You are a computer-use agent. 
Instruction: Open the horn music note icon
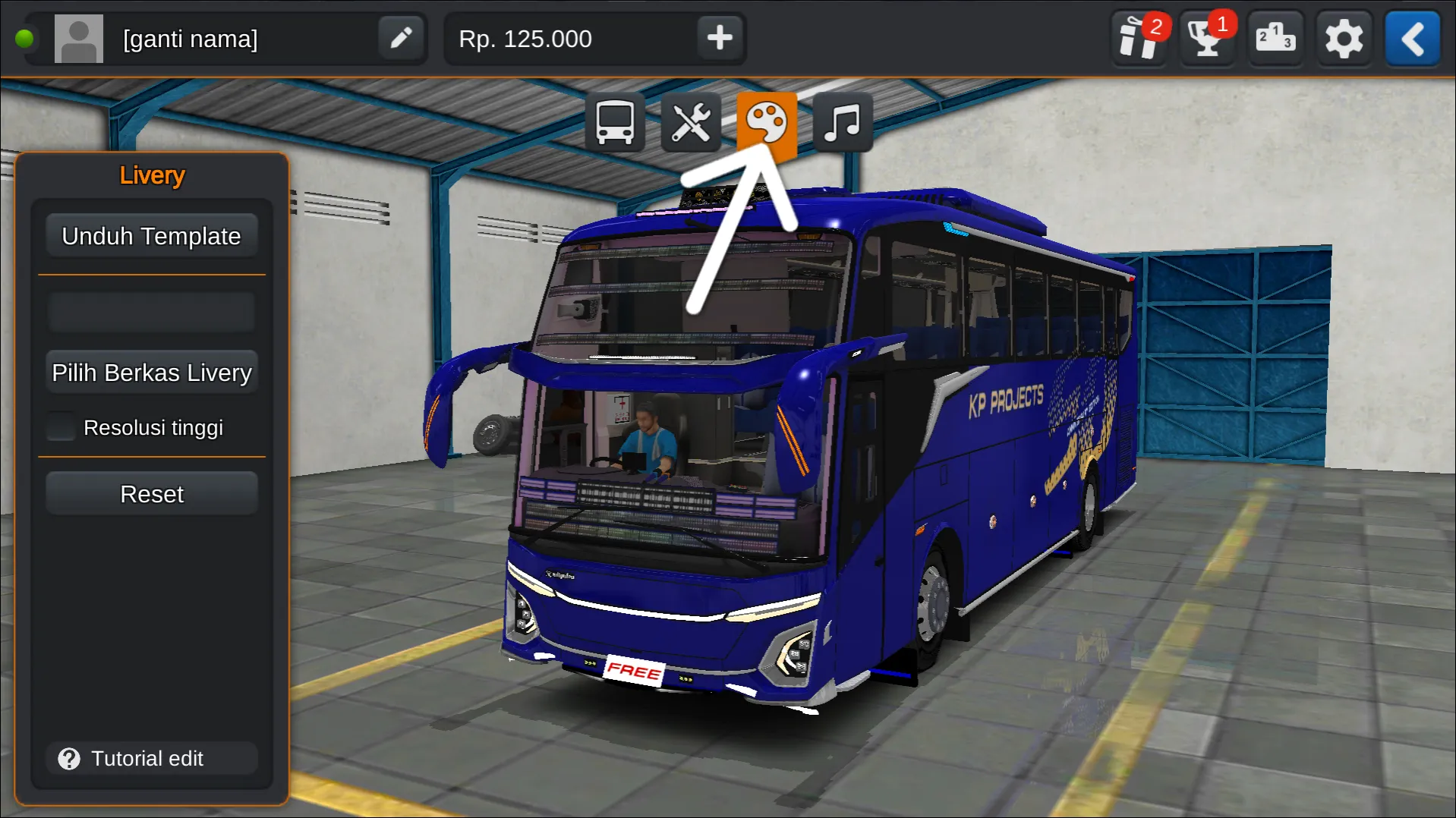pyautogui.click(x=843, y=122)
